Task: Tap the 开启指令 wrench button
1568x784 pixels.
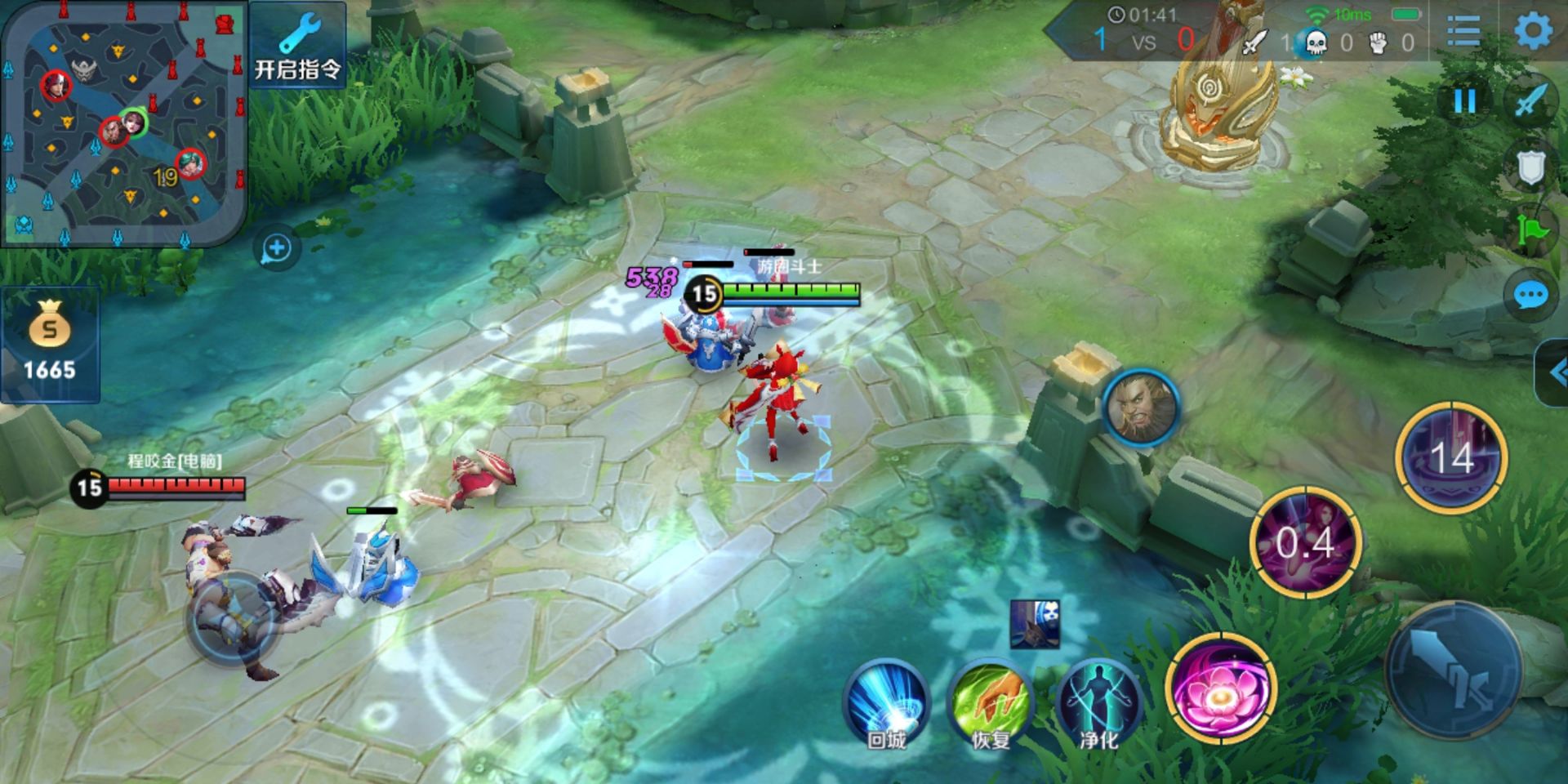Action: click(x=297, y=46)
